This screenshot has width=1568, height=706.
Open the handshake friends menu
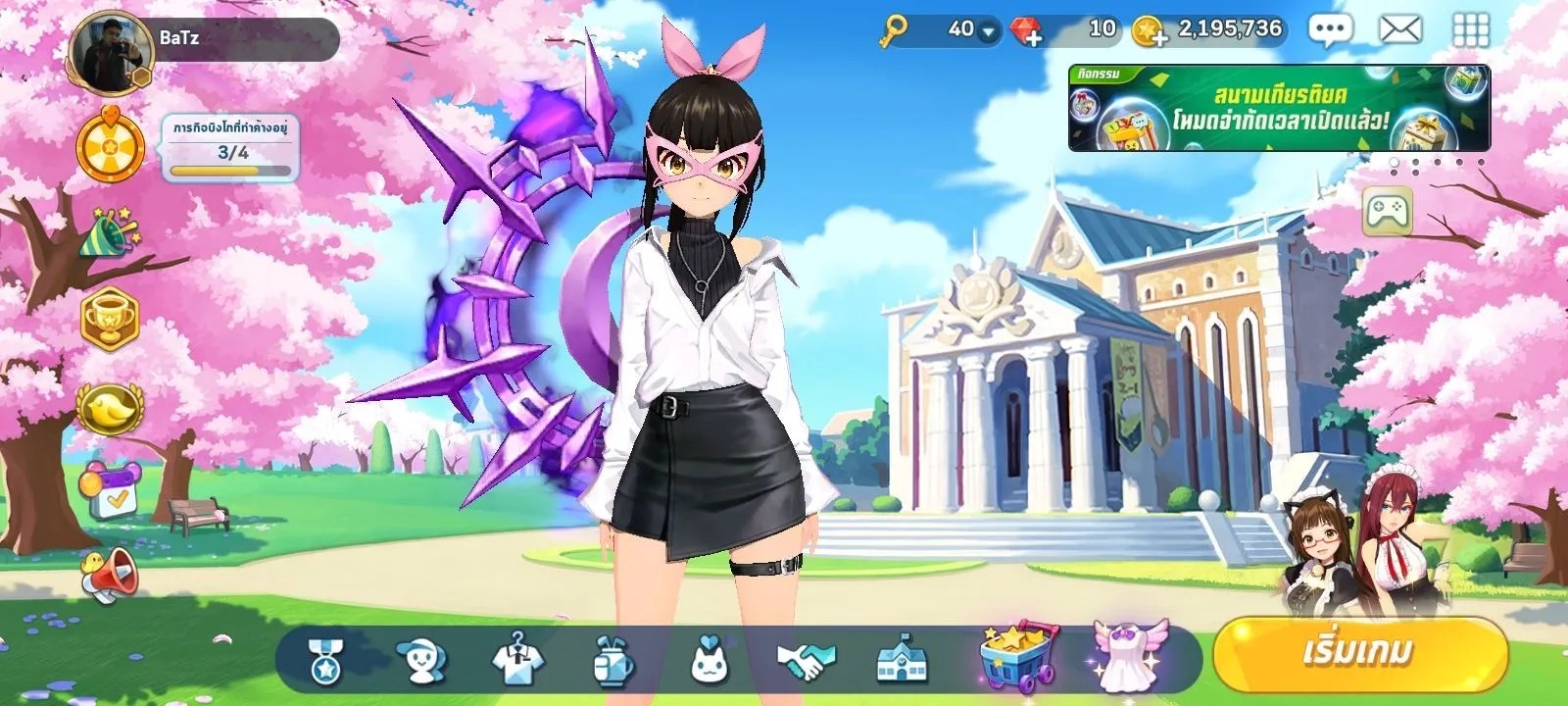point(806,662)
